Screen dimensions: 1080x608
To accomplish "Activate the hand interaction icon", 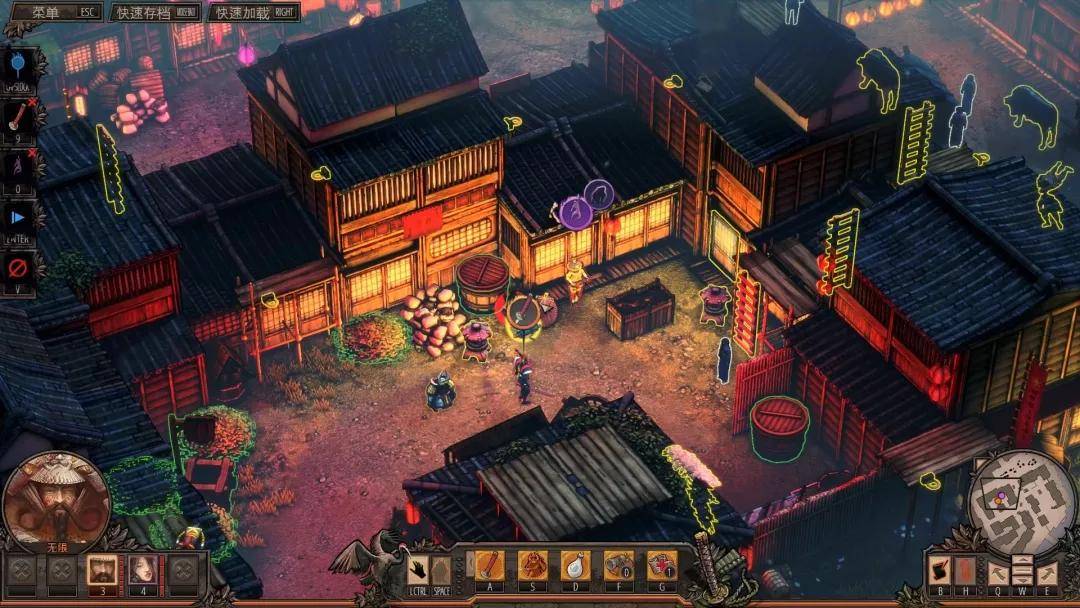I will point(417,568).
